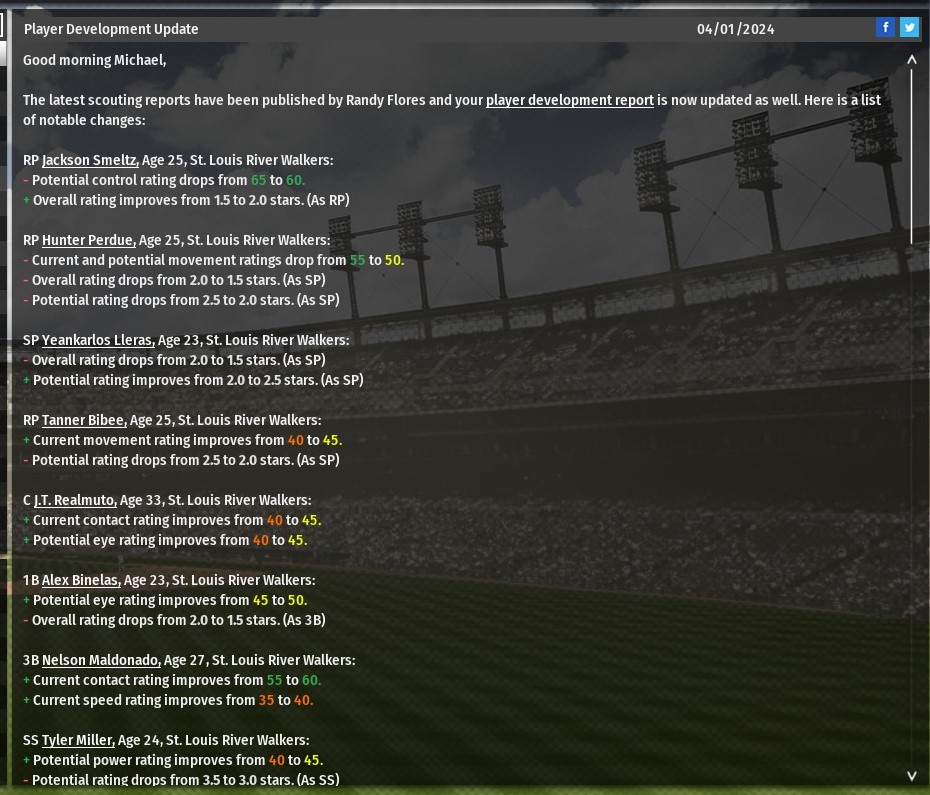Open the player development report link
Screen dimensions: 930x795
point(570,100)
